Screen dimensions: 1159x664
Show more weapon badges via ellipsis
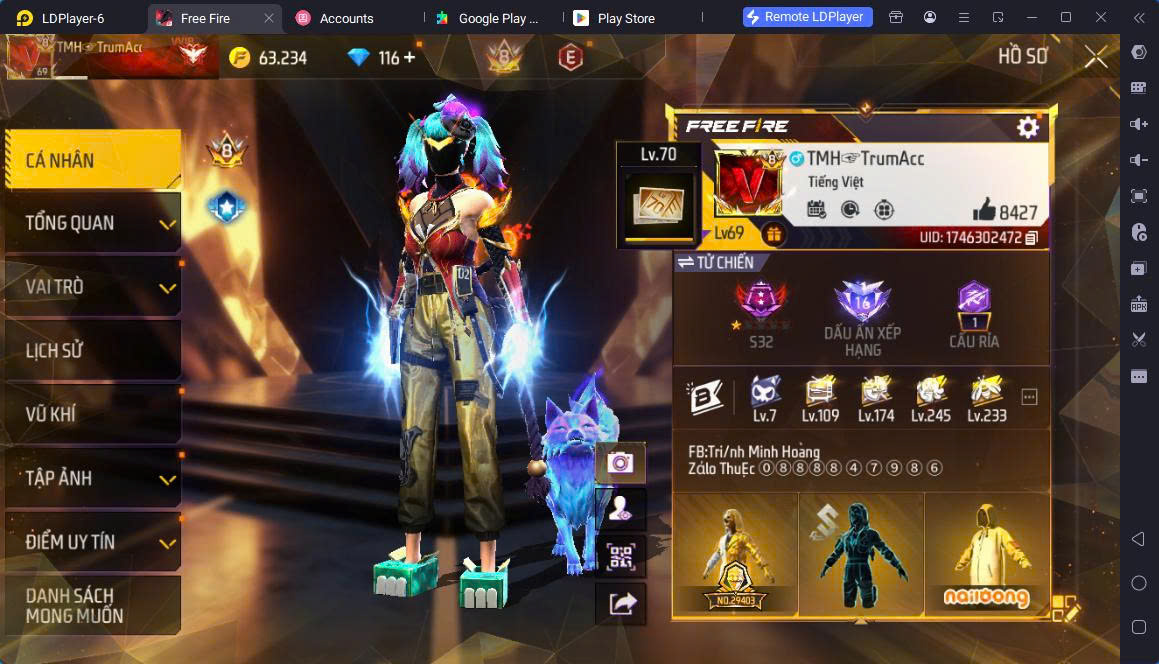[x=1029, y=397]
